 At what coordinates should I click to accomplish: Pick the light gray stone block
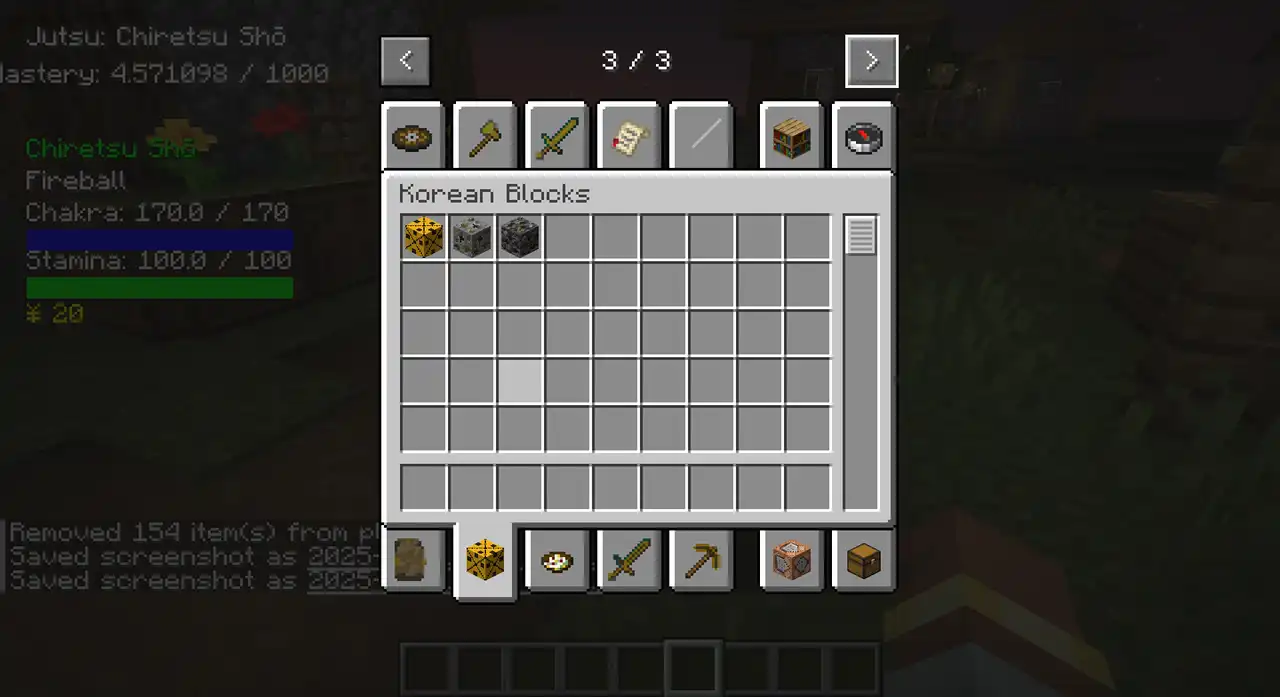(x=472, y=238)
